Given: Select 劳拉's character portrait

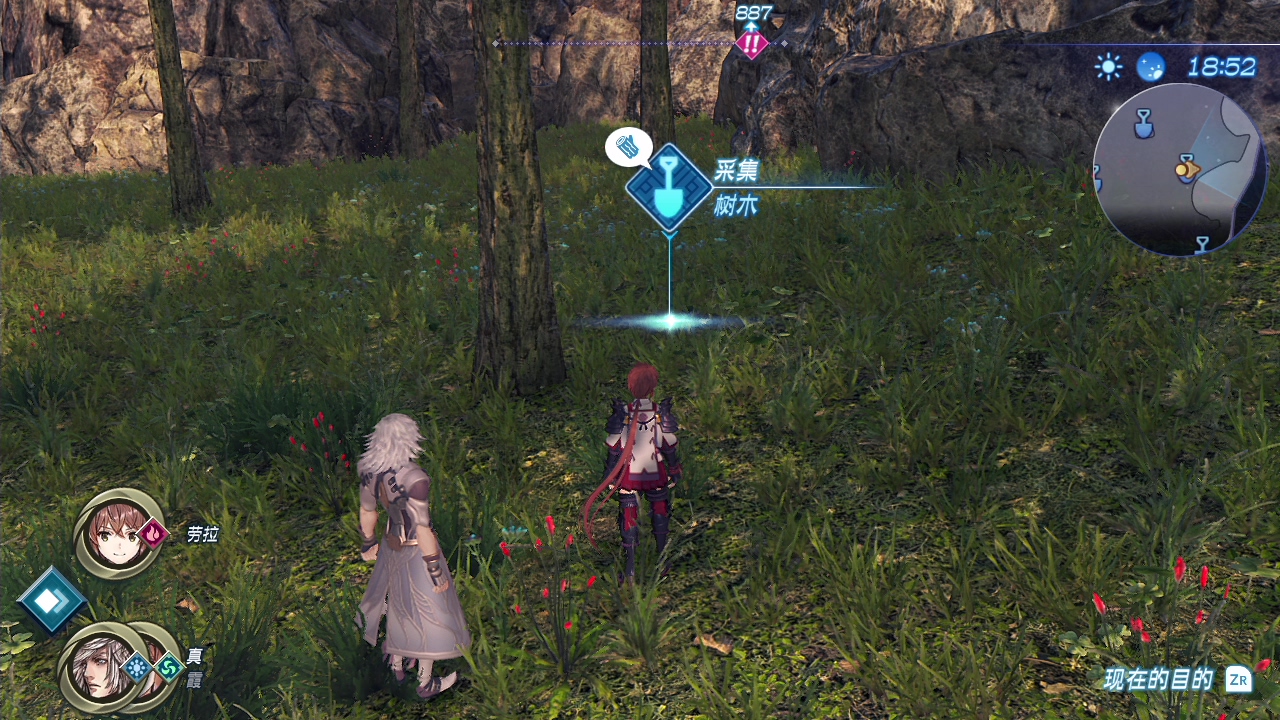Looking at the screenshot, I should tap(117, 533).
